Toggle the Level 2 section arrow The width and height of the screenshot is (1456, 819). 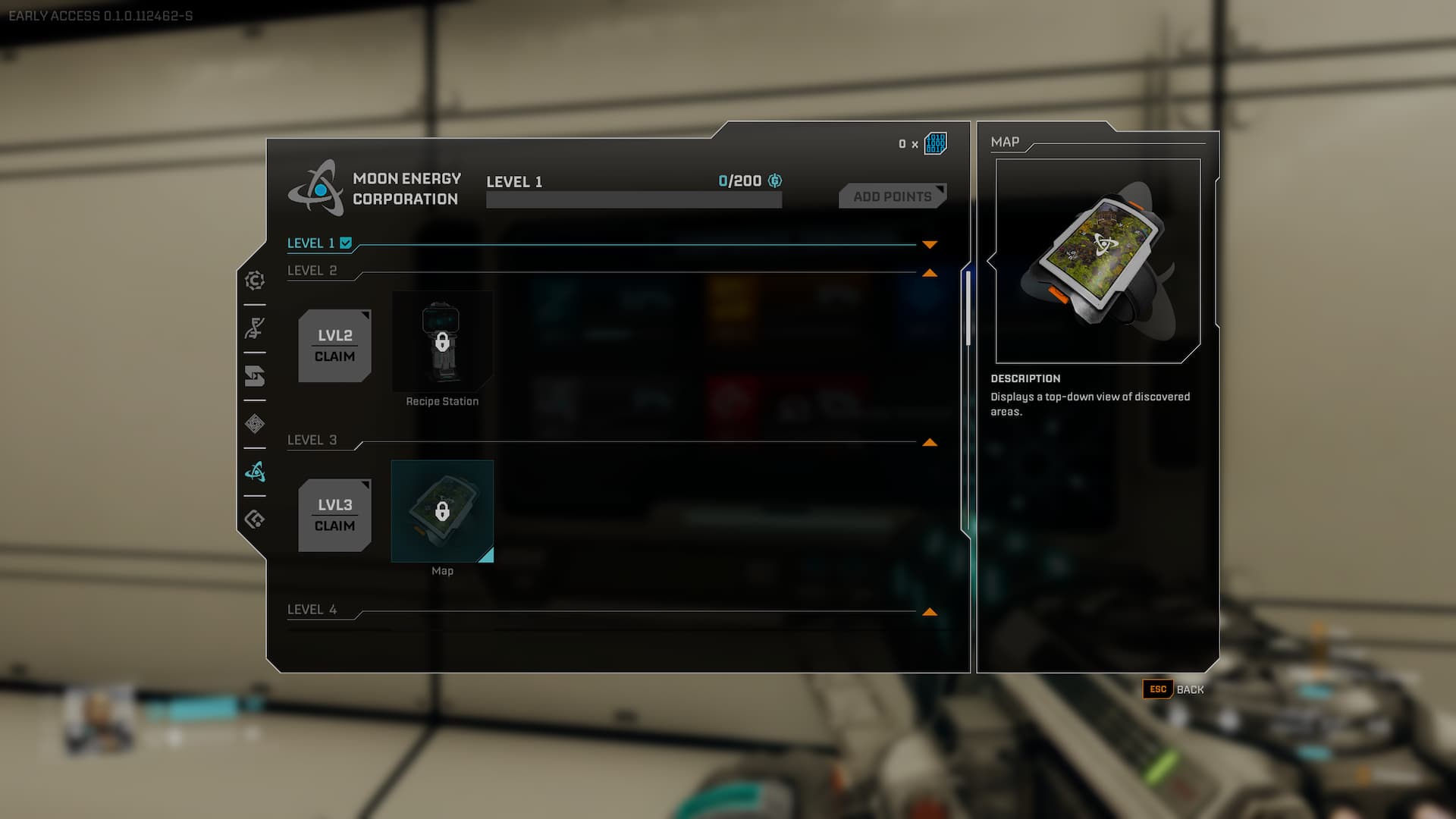pyautogui.click(x=930, y=273)
